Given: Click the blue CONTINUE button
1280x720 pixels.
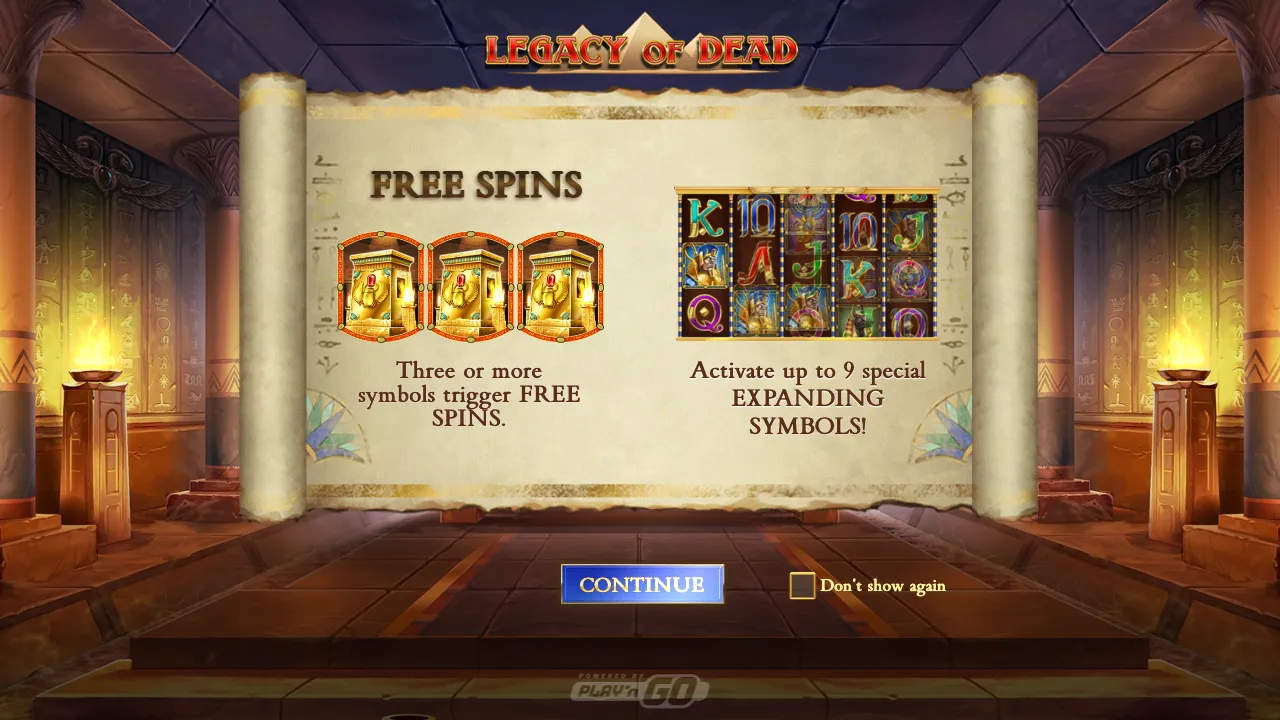Looking at the screenshot, I should 642,585.
